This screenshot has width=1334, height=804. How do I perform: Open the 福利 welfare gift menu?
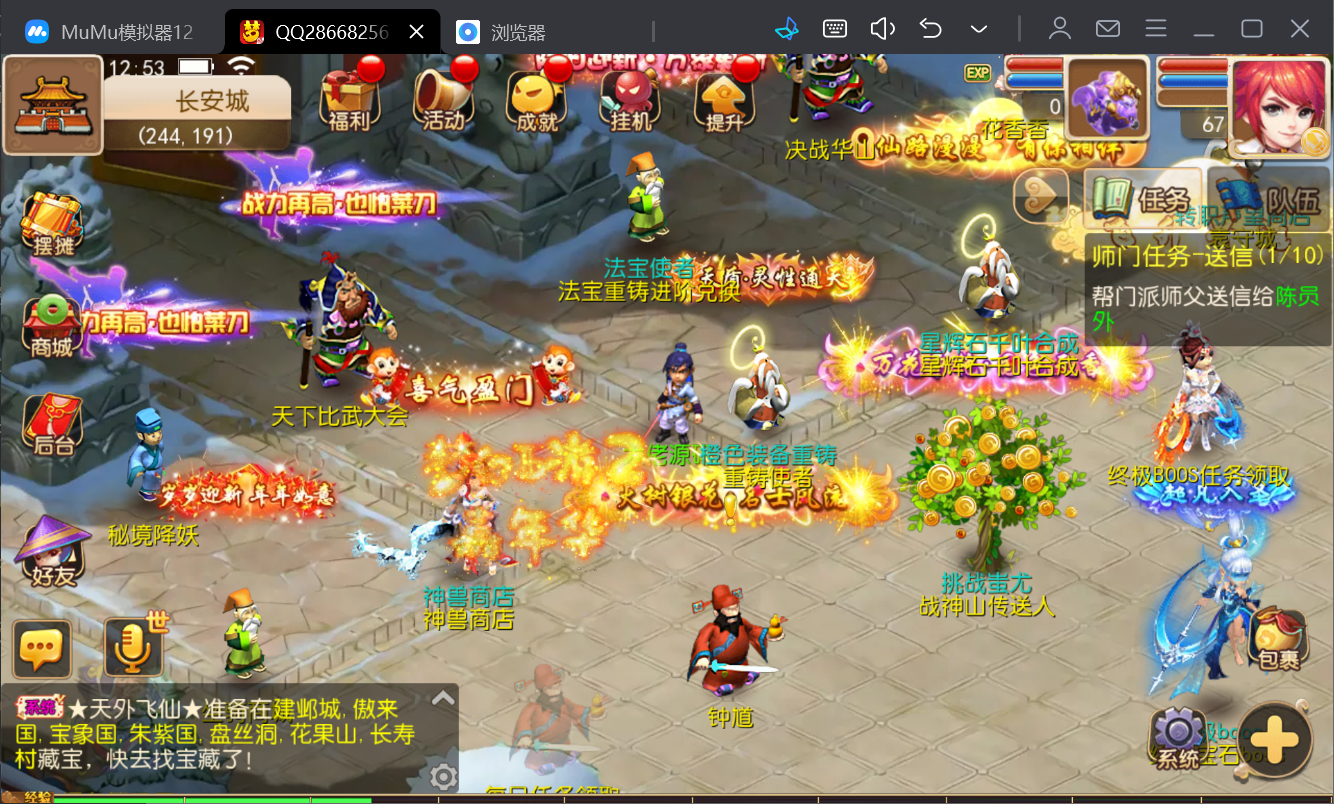click(x=349, y=98)
